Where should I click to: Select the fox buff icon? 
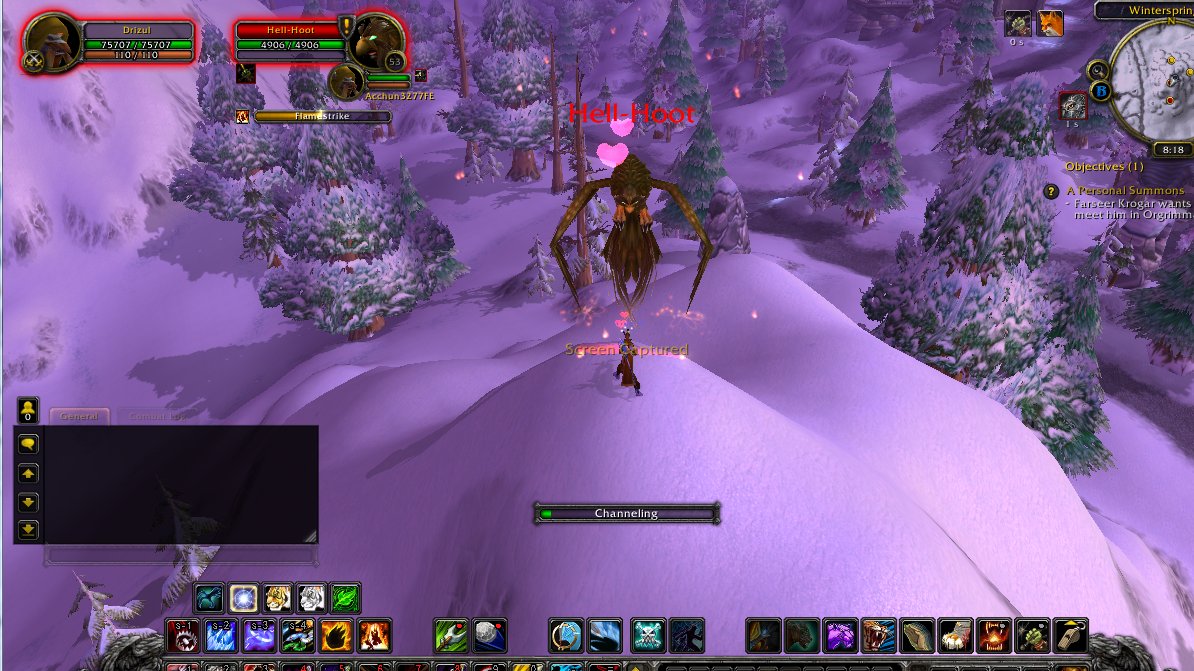[x=1049, y=23]
